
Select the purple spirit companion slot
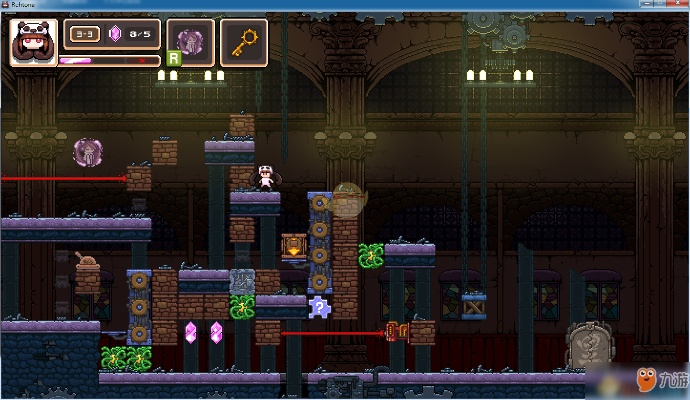click(x=190, y=41)
